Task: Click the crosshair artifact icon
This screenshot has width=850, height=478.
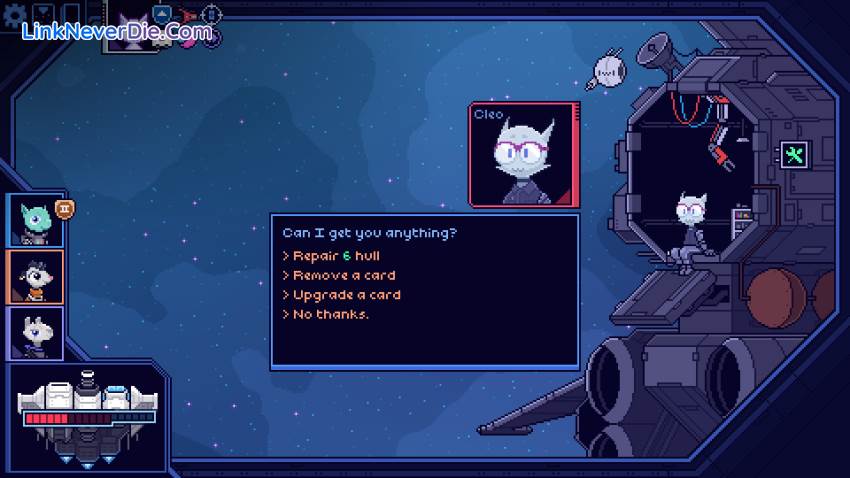Action: pos(211,15)
